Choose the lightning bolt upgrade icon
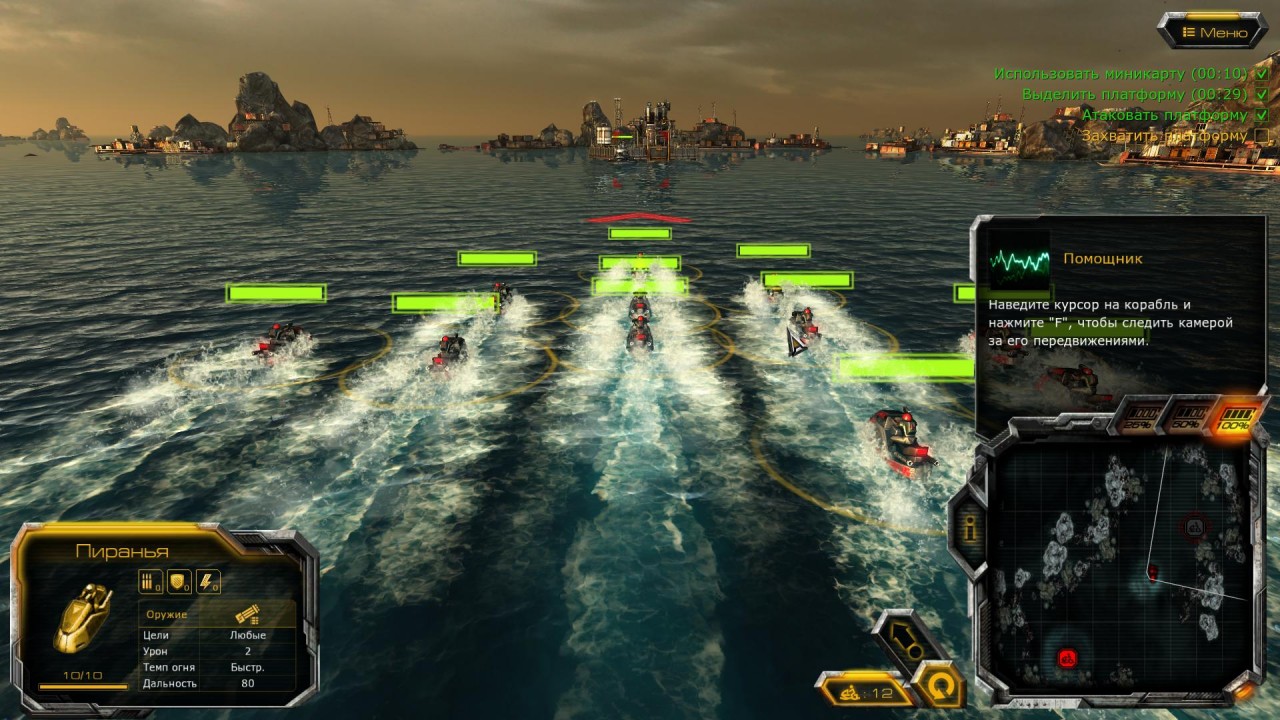 207,581
